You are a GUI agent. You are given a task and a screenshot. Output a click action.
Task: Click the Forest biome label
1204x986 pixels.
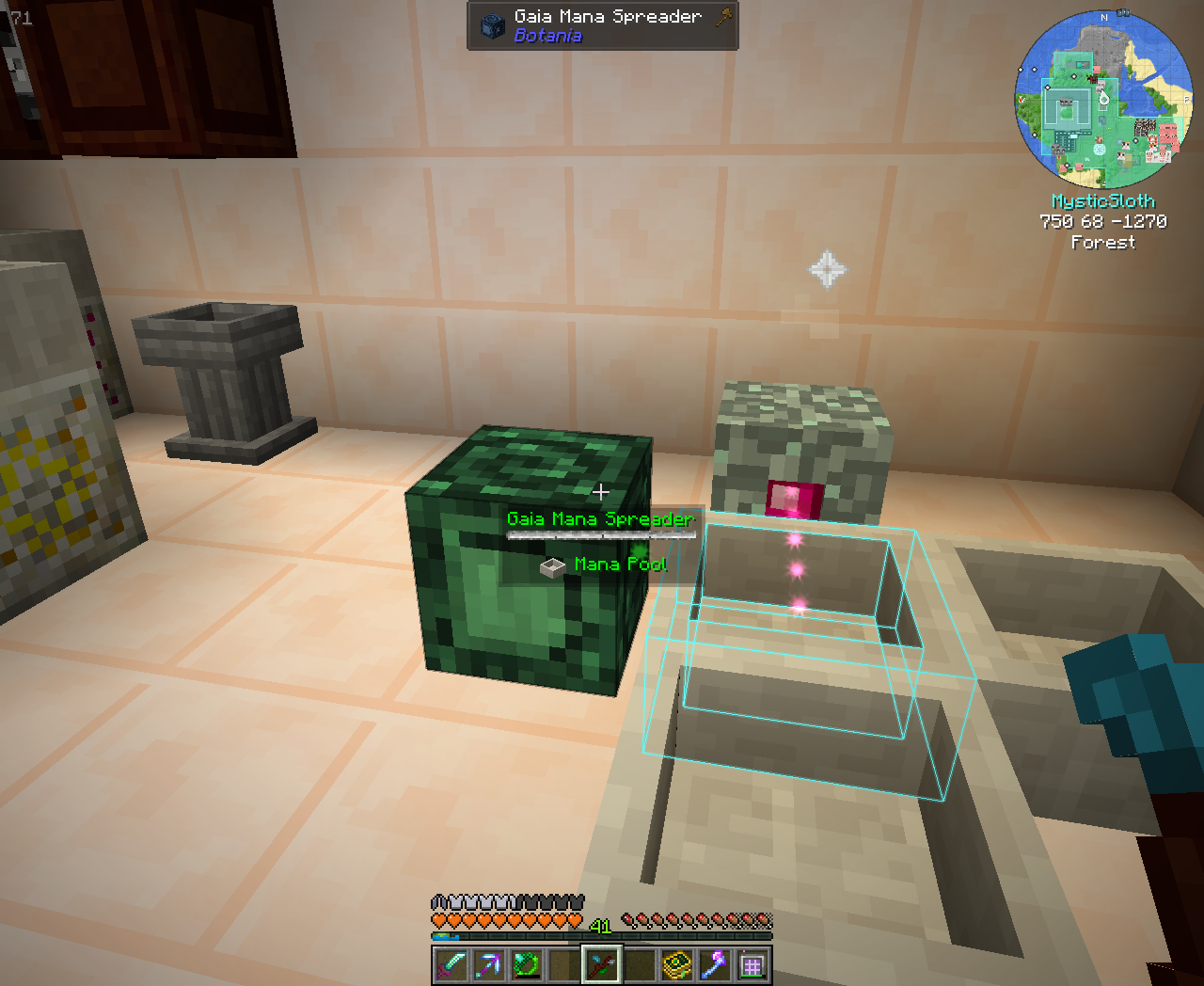point(1104,243)
